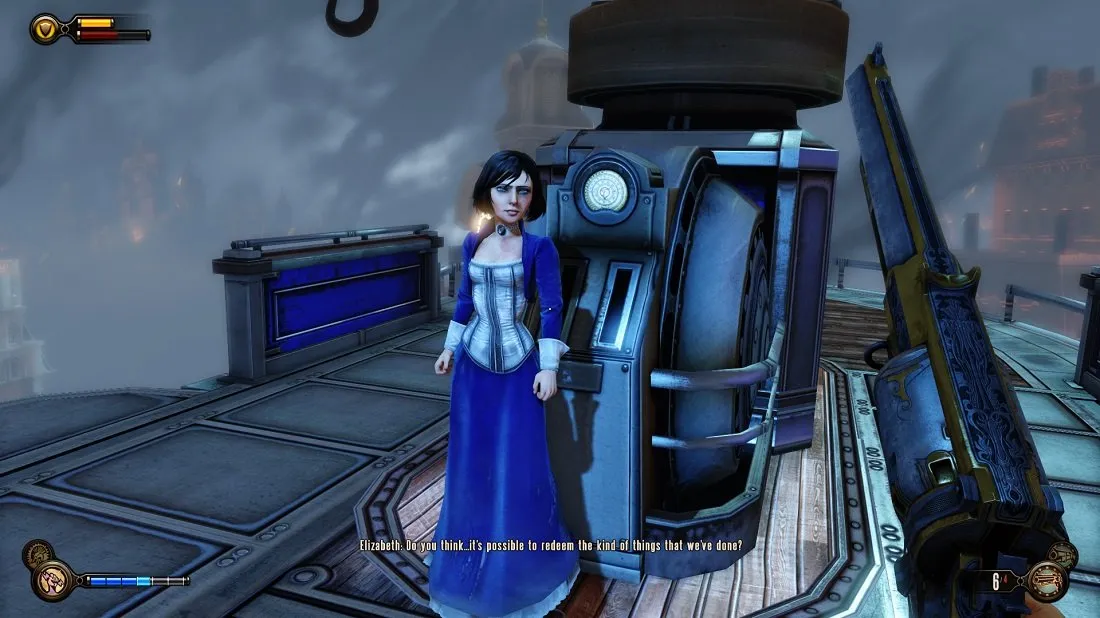This screenshot has height=618, width=1100.
Task: Select the equipped revolver weapon icon
Action: coord(1048,581)
